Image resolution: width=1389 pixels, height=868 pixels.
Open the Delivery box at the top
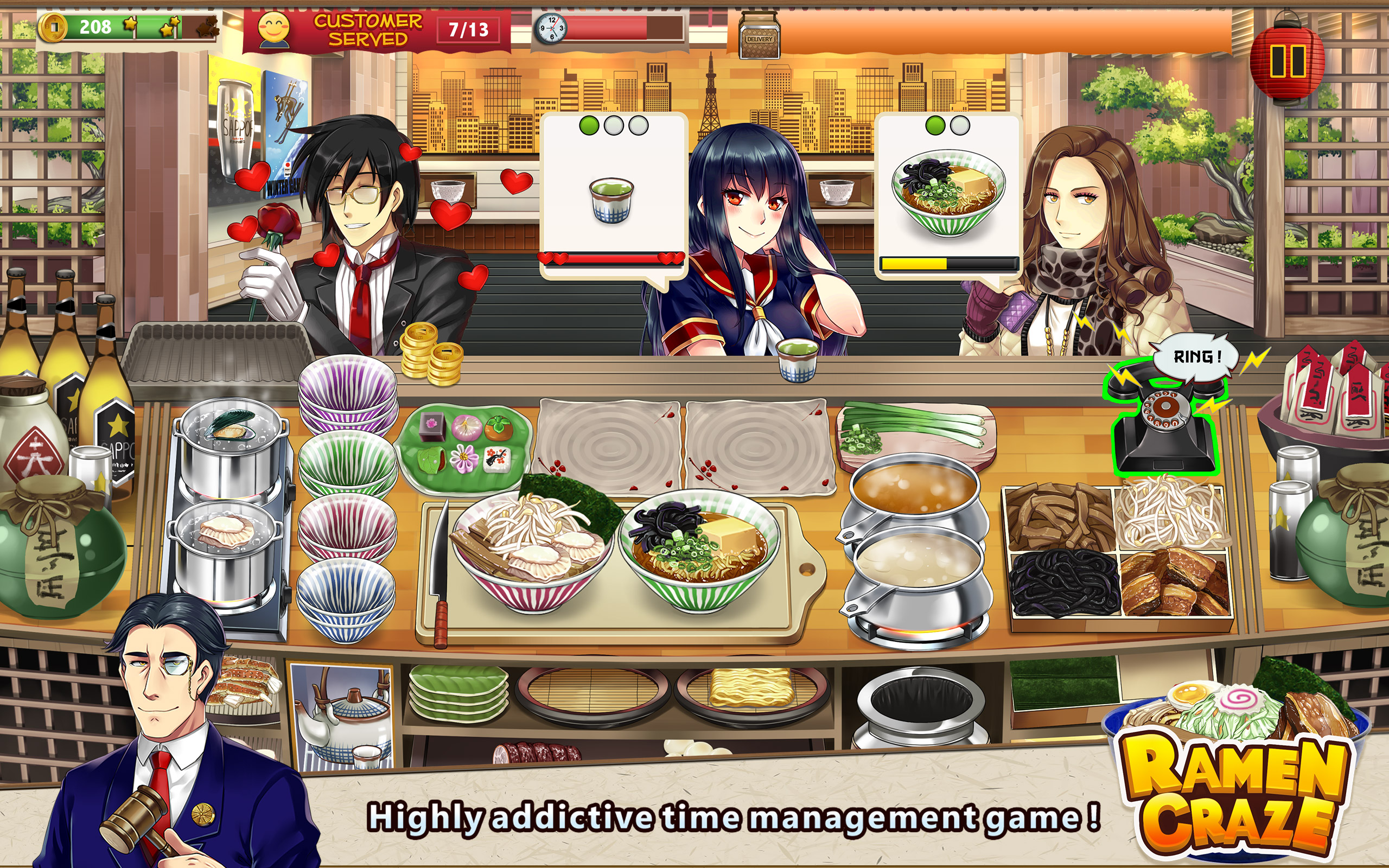point(761,34)
